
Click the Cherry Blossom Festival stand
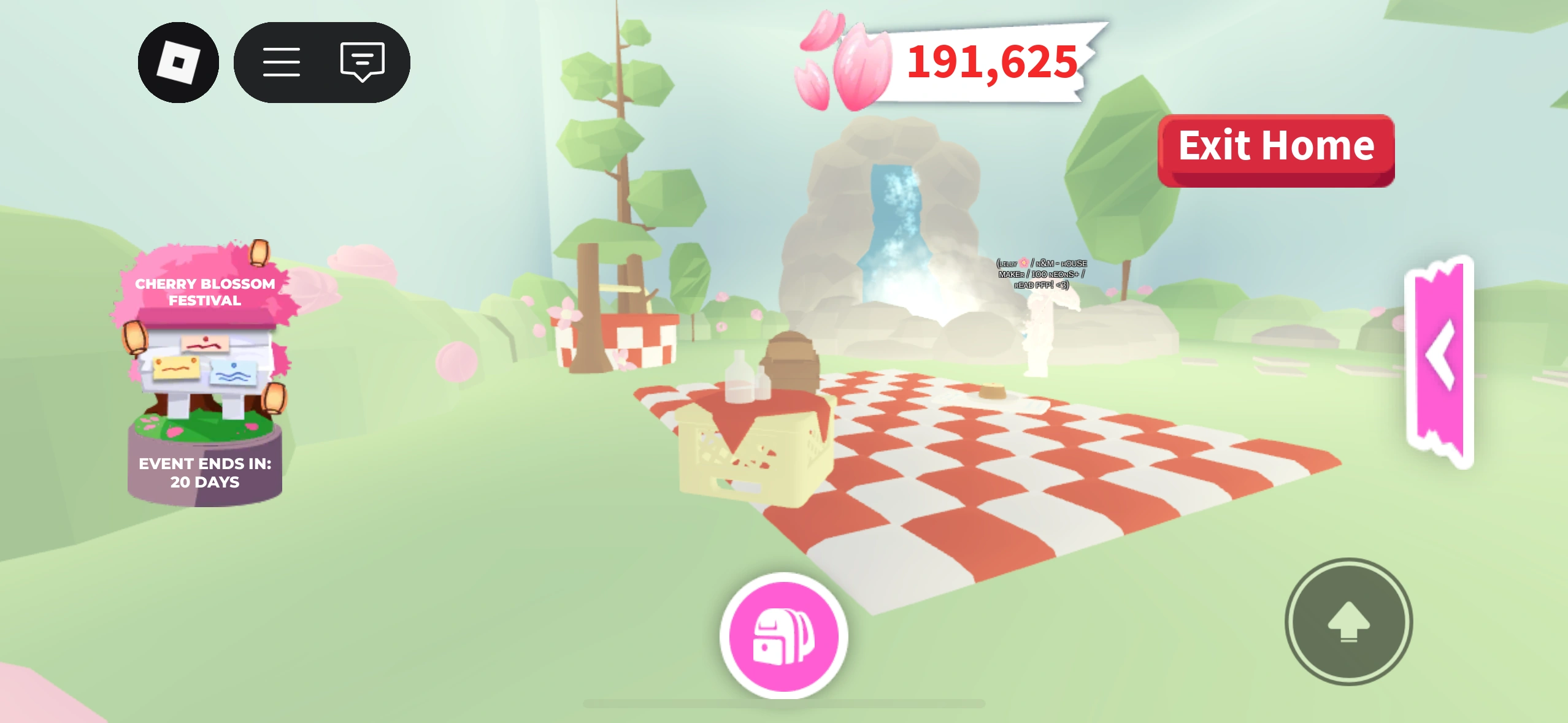tap(206, 362)
